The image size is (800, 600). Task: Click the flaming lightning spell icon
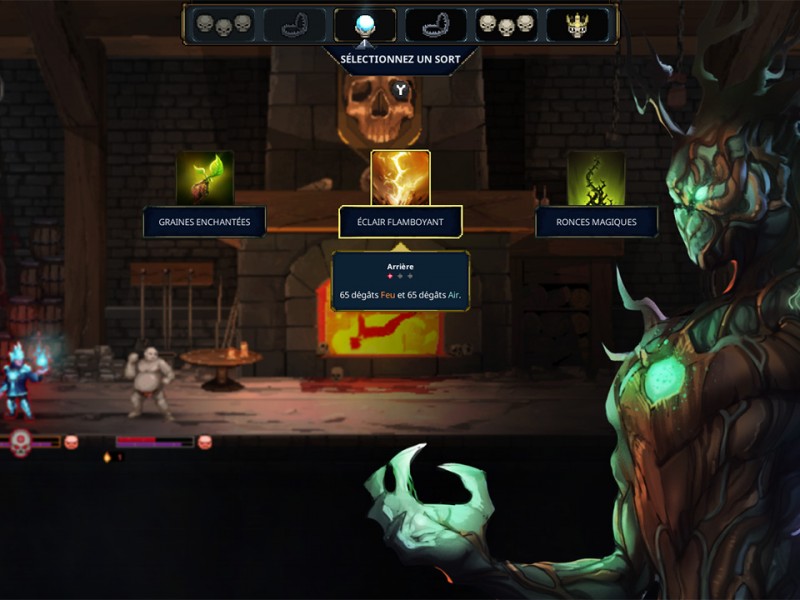click(400, 178)
